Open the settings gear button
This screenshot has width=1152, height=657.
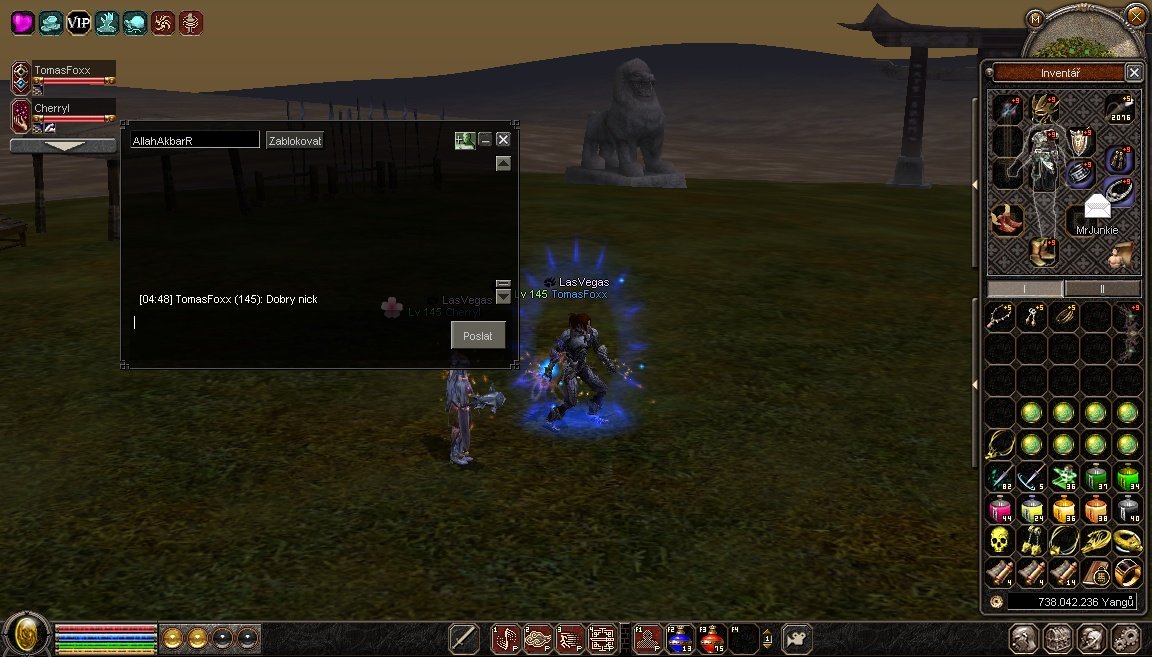[1125, 638]
